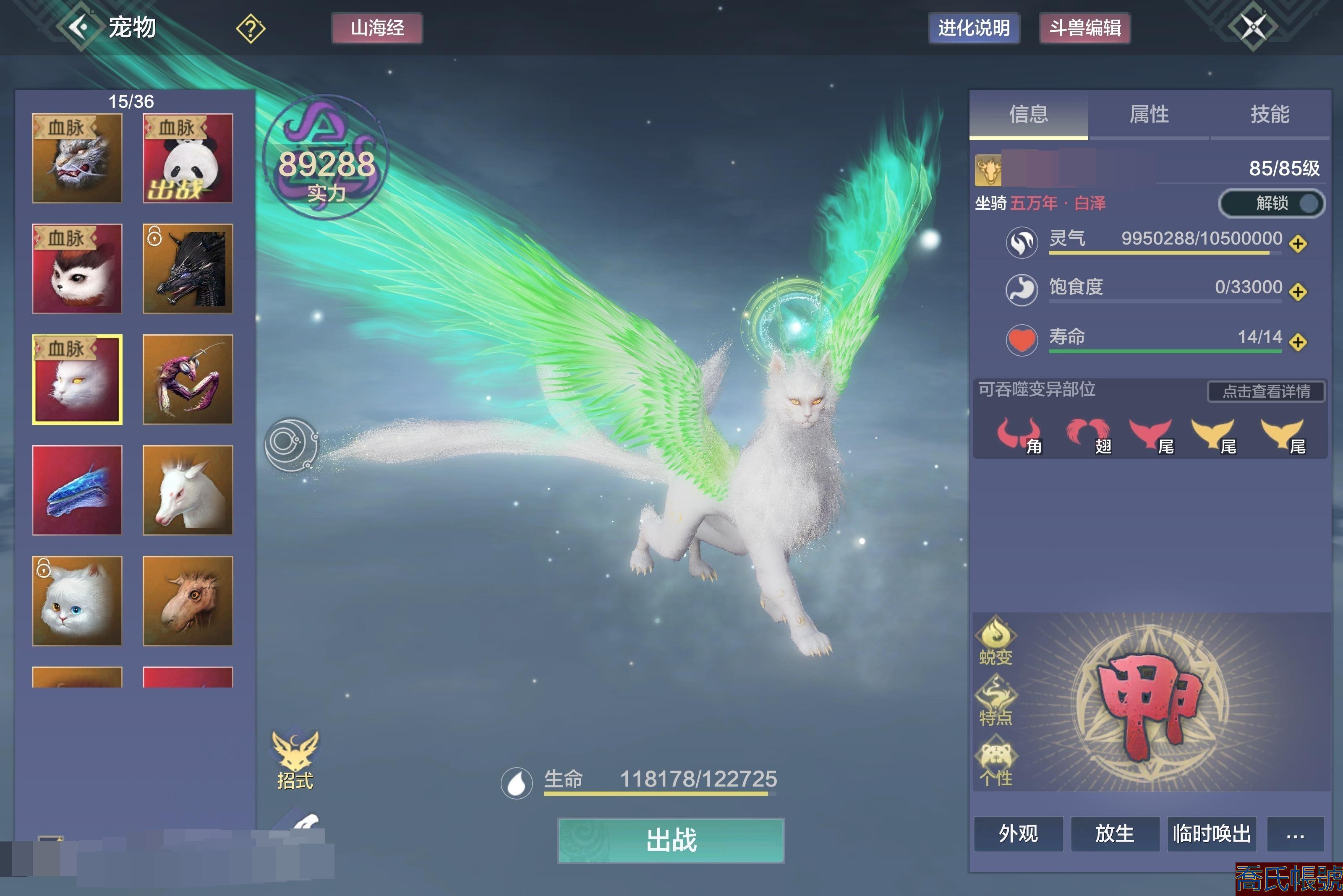Go back from the 宠物 screen
Viewport: 1343px width, 896px height.
pyautogui.click(x=80, y=27)
